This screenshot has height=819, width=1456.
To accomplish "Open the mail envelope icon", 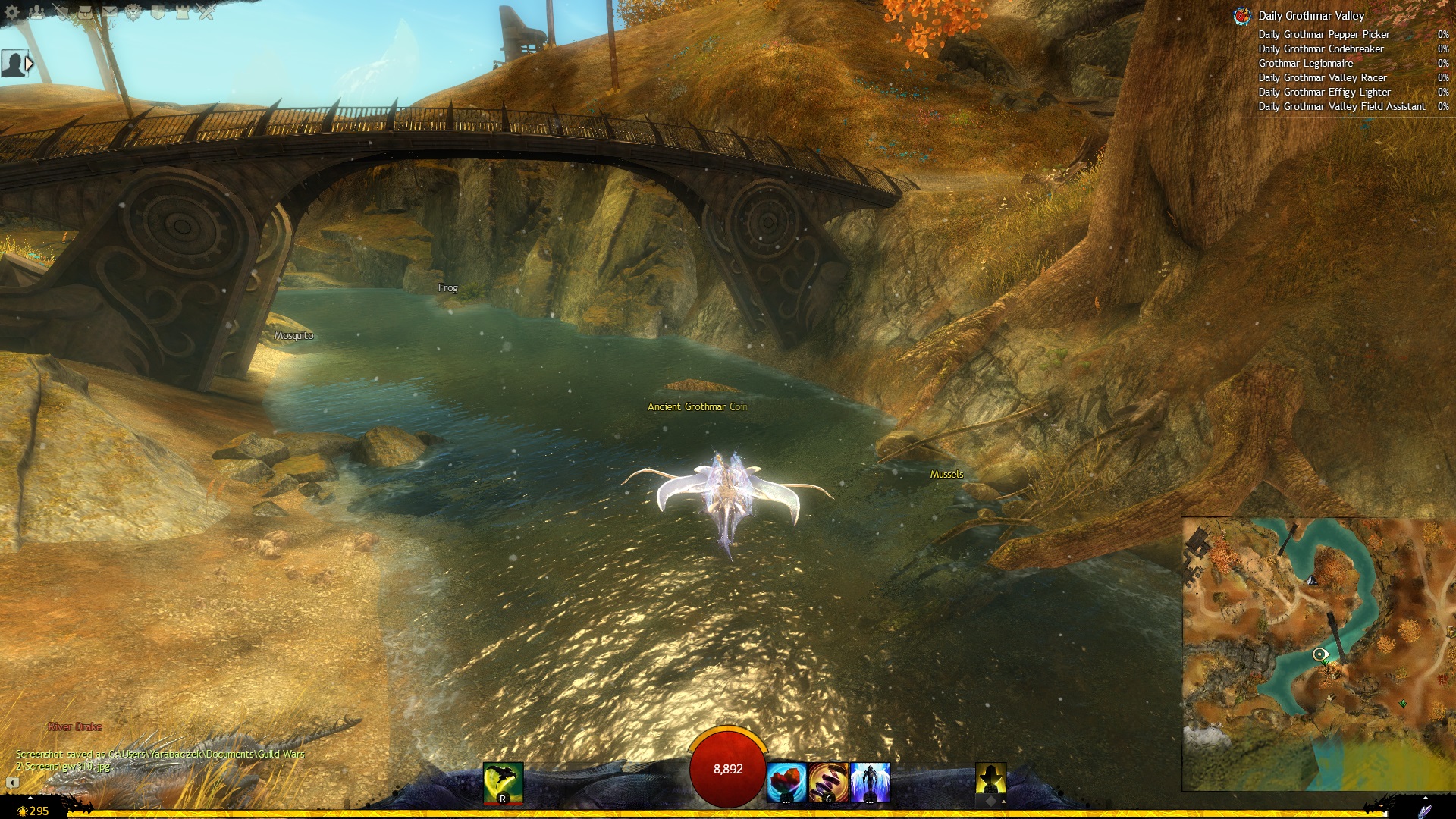I will pos(110,11).
